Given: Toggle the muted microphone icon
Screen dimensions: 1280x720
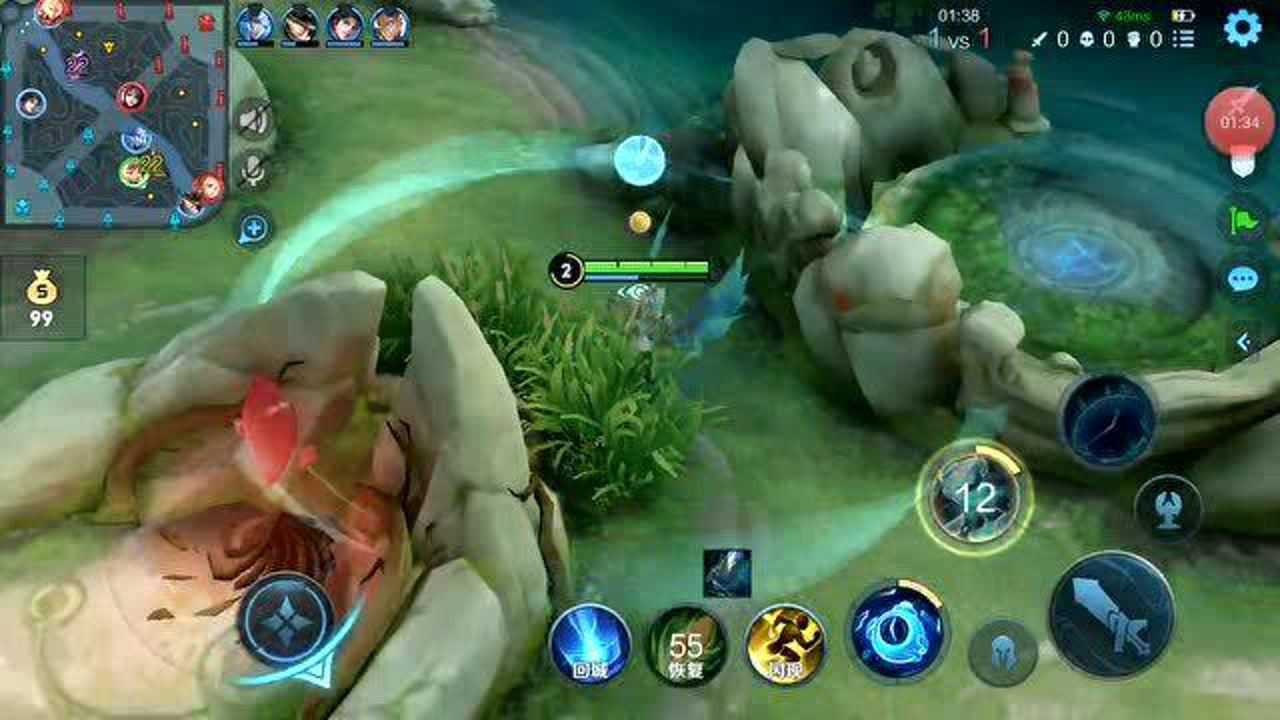Looking at the screenshot, I should click(253, 171).
